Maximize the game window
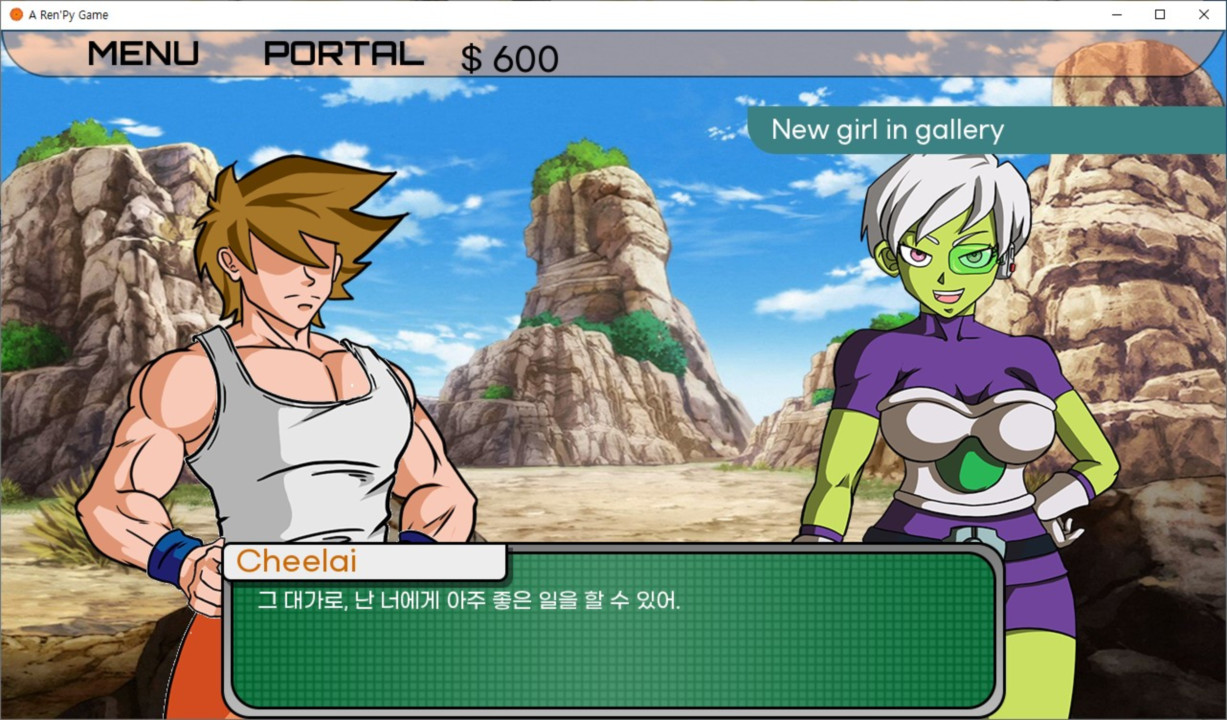Viewport: 1227px width, 720px height. tap(1160, 15)
